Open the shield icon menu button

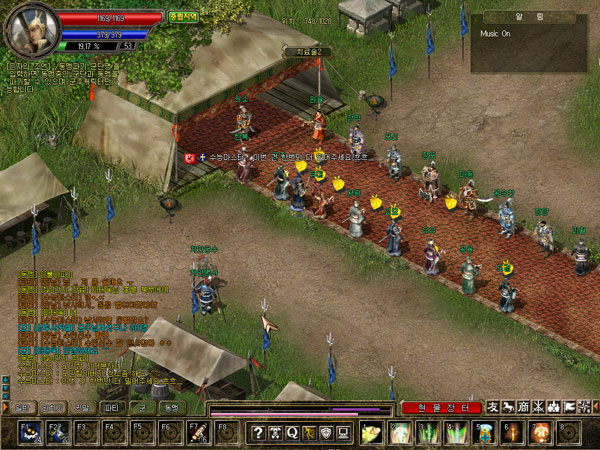click(x=326, y=432)
